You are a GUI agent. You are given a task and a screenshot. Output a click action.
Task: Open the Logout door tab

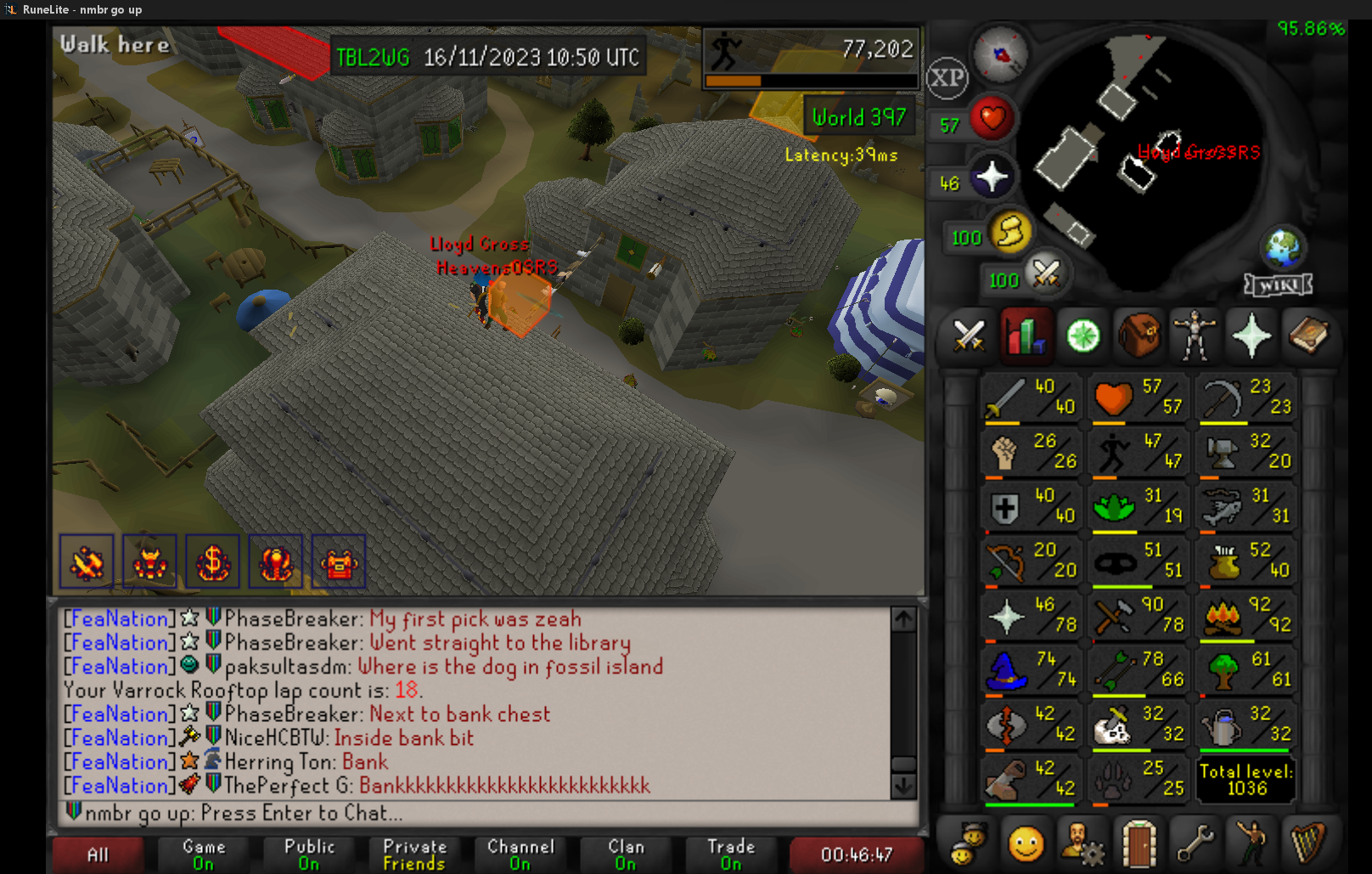(x=1139, y=843)
